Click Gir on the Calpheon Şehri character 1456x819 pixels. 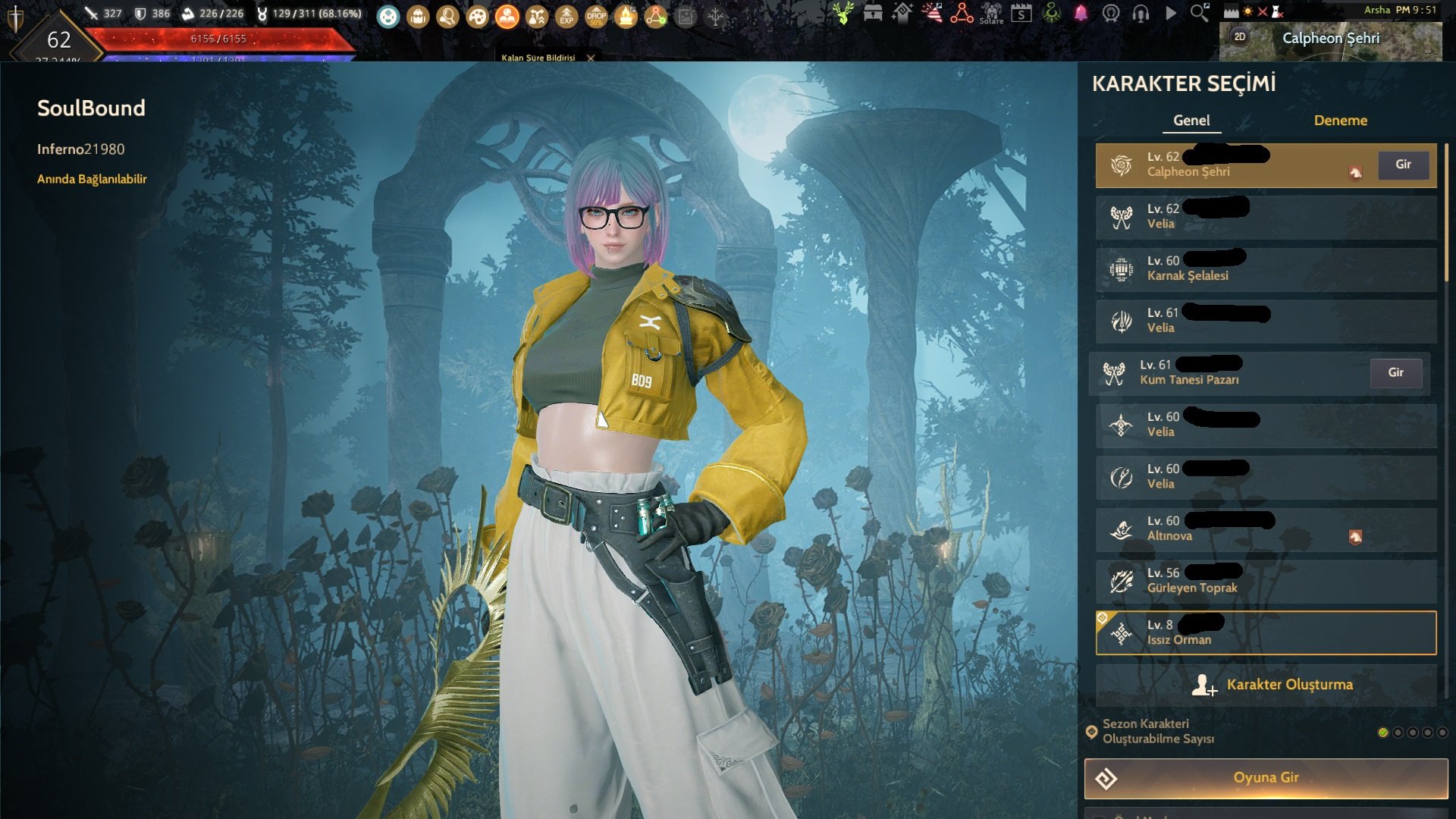(1403, 165)
